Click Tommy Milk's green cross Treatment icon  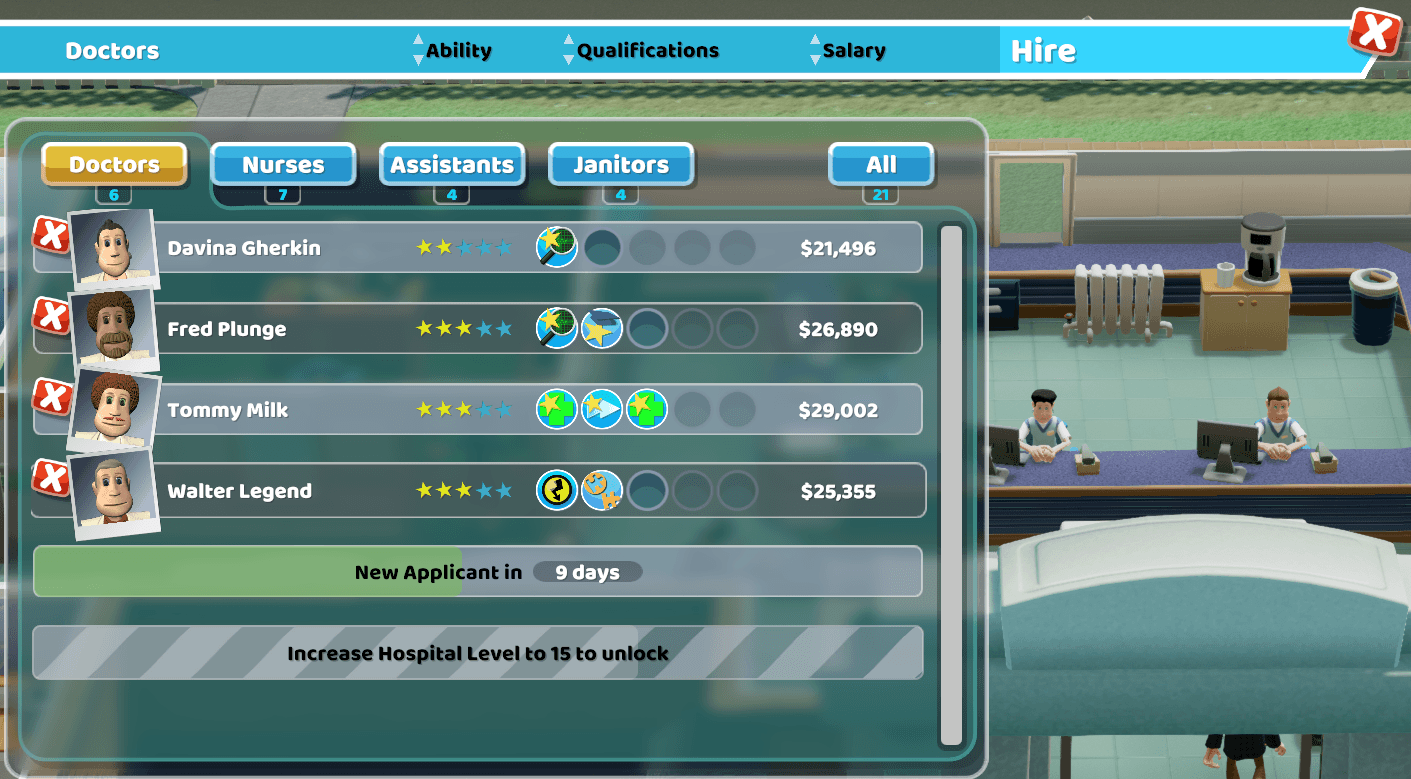(x=557, y=409)
